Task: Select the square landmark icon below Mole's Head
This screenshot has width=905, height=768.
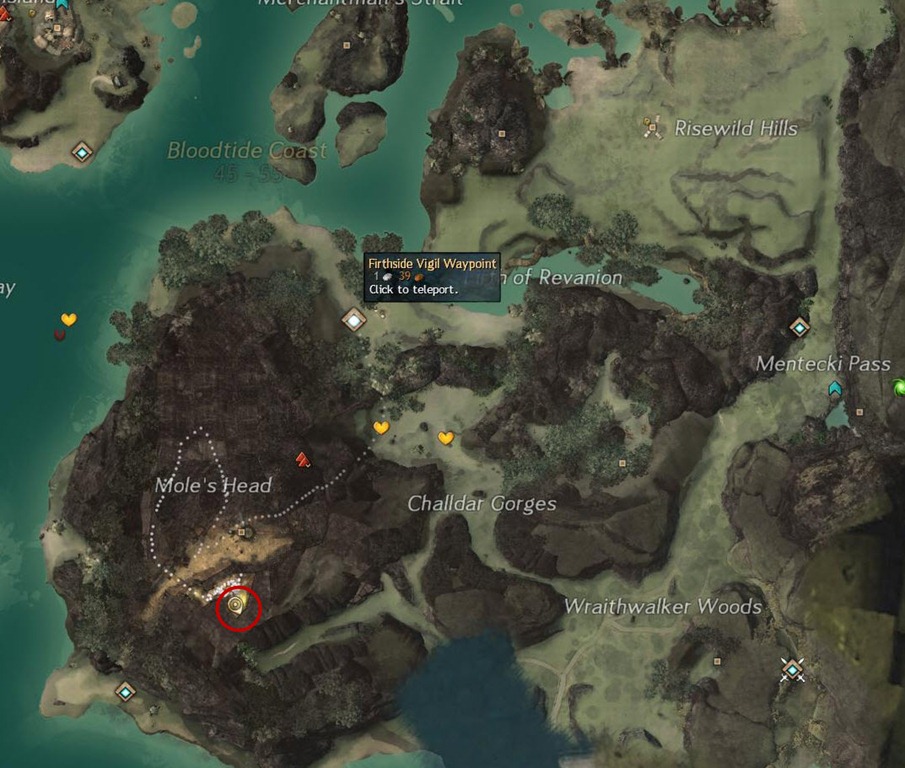Action: (x=245, y=533)
